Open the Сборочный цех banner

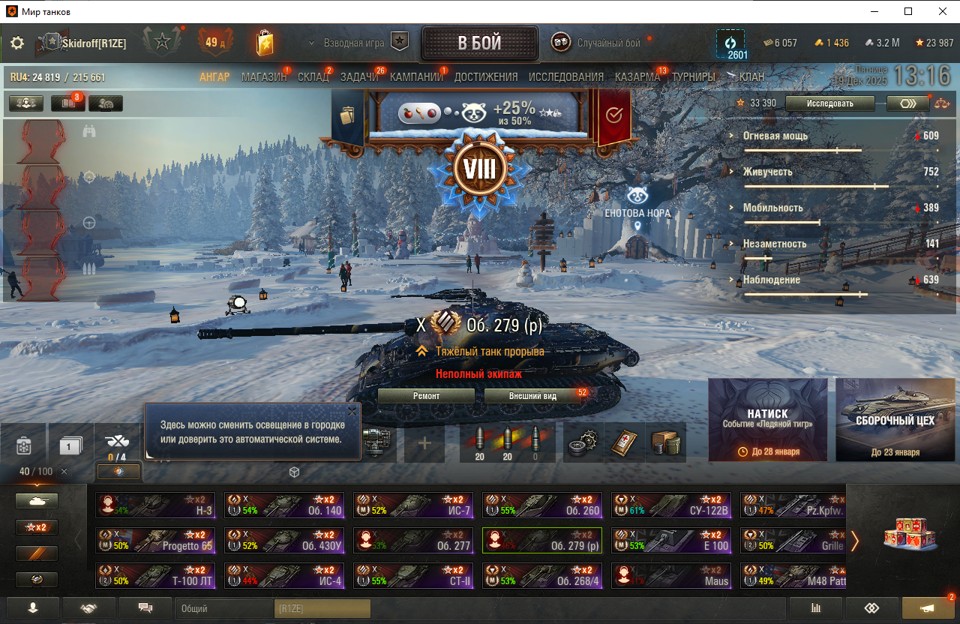pyautogui.click(x=895, y=420)
